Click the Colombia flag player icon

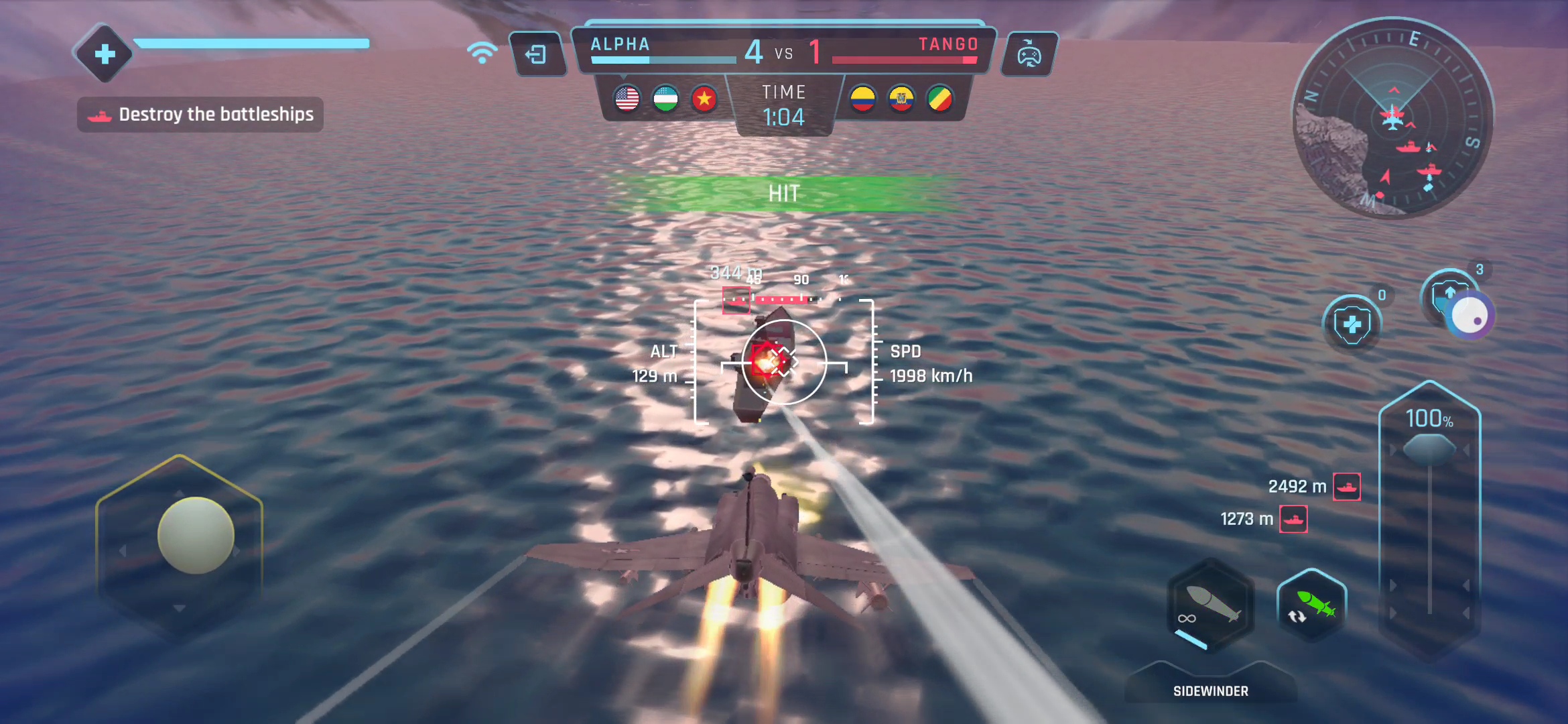pos(863,99)
